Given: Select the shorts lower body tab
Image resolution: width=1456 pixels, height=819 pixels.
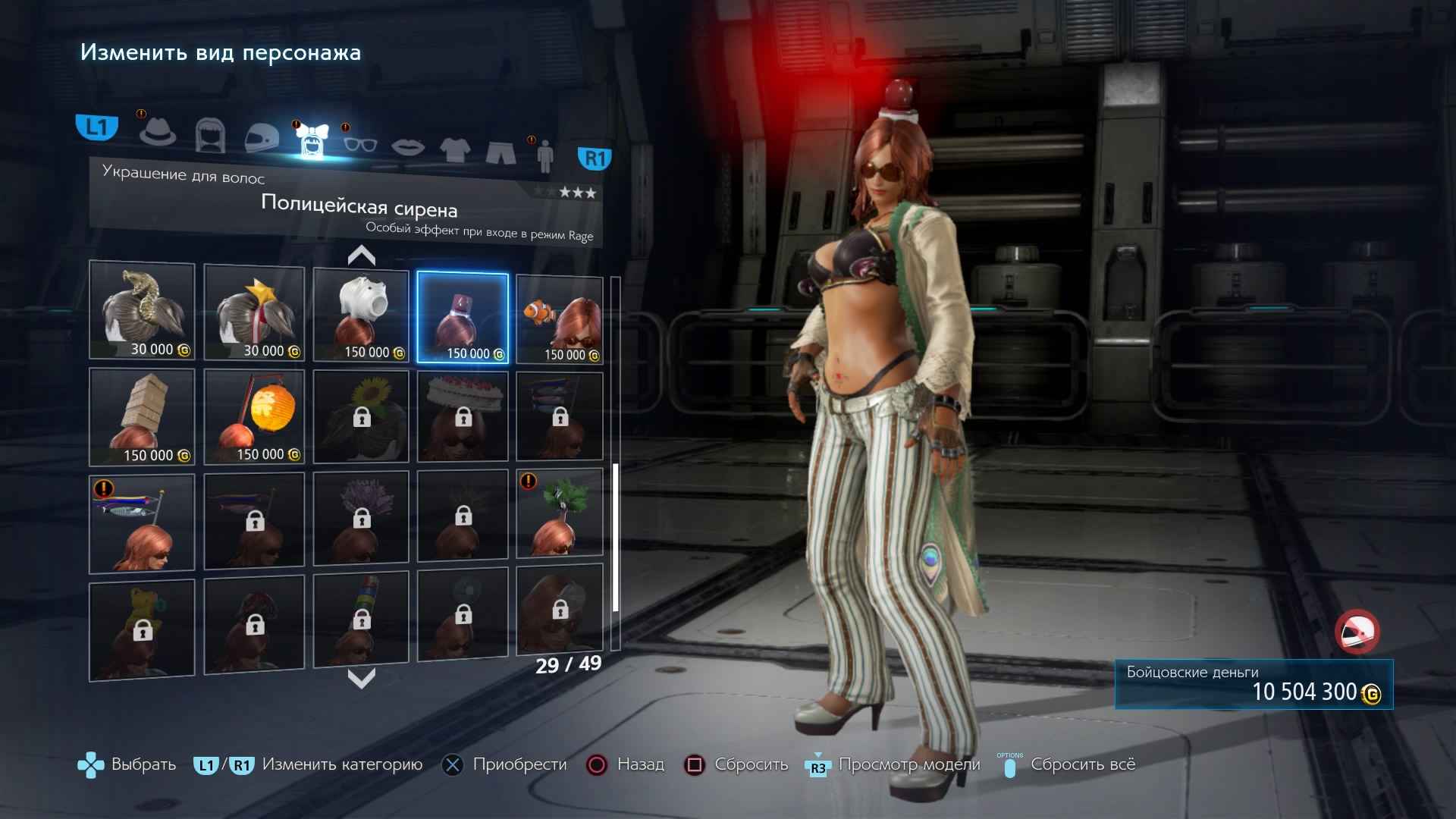Looking at the screenshot, I should click(500, 152).
